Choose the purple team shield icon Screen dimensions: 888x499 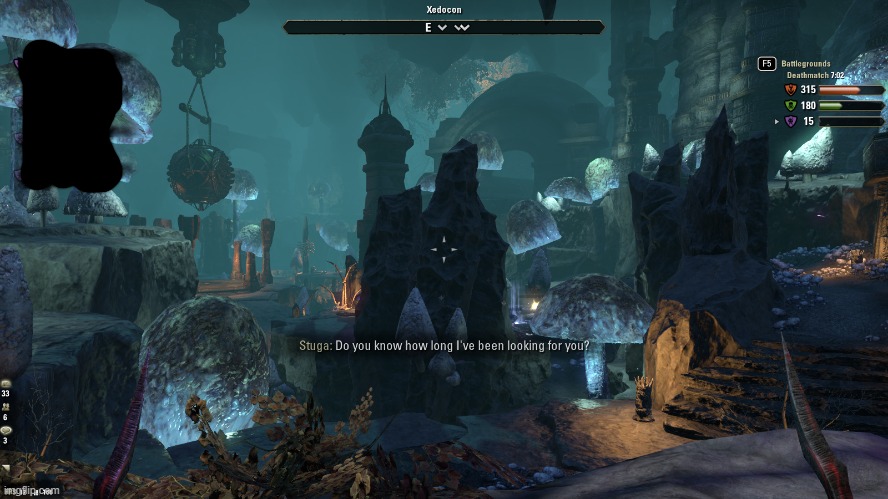790,122
